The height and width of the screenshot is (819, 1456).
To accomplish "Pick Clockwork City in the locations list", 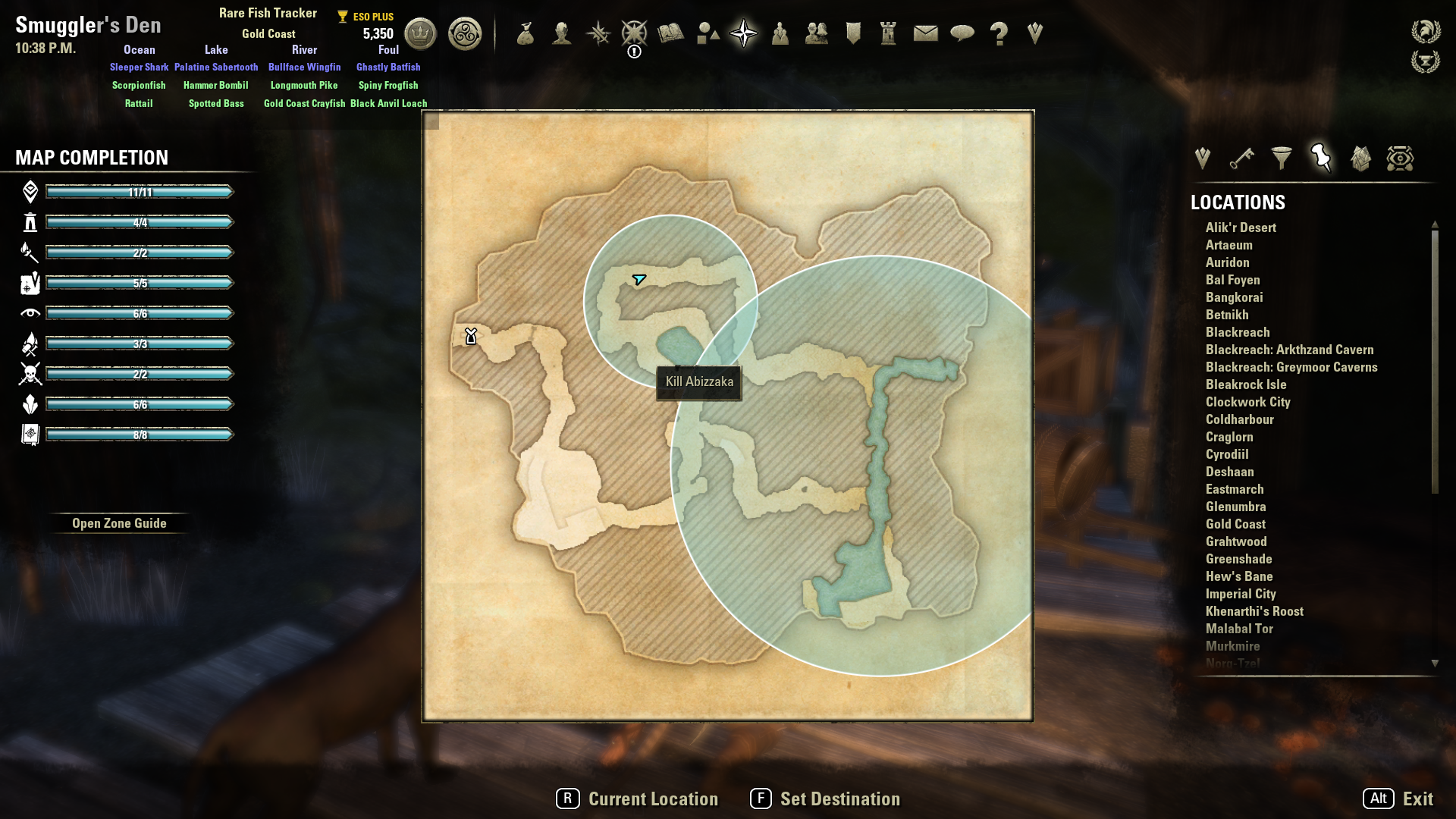I will coord(1247,402).
